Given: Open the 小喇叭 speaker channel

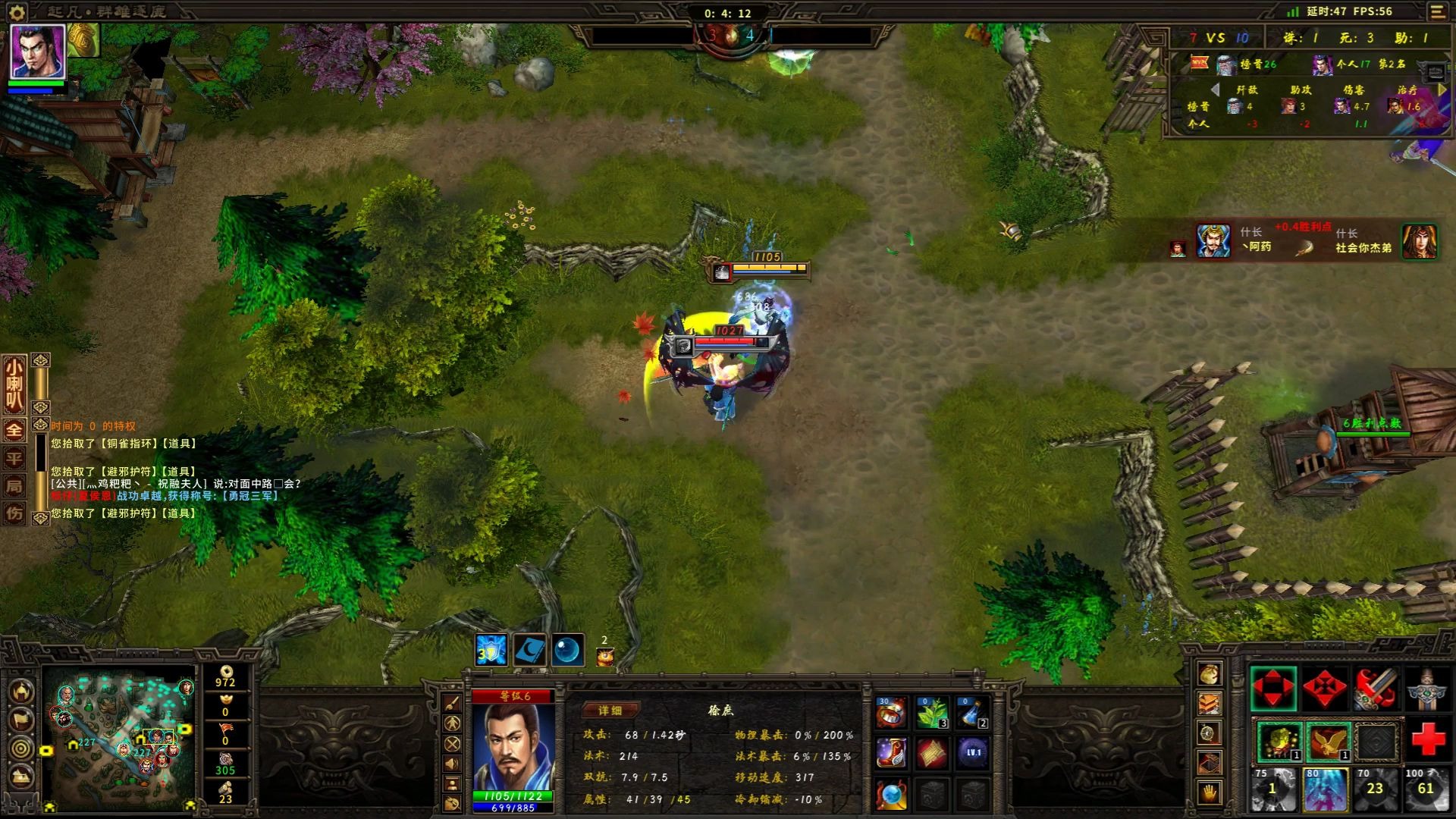Looking at the screenshot, I should pyautogui.click(x=14, y=385).
